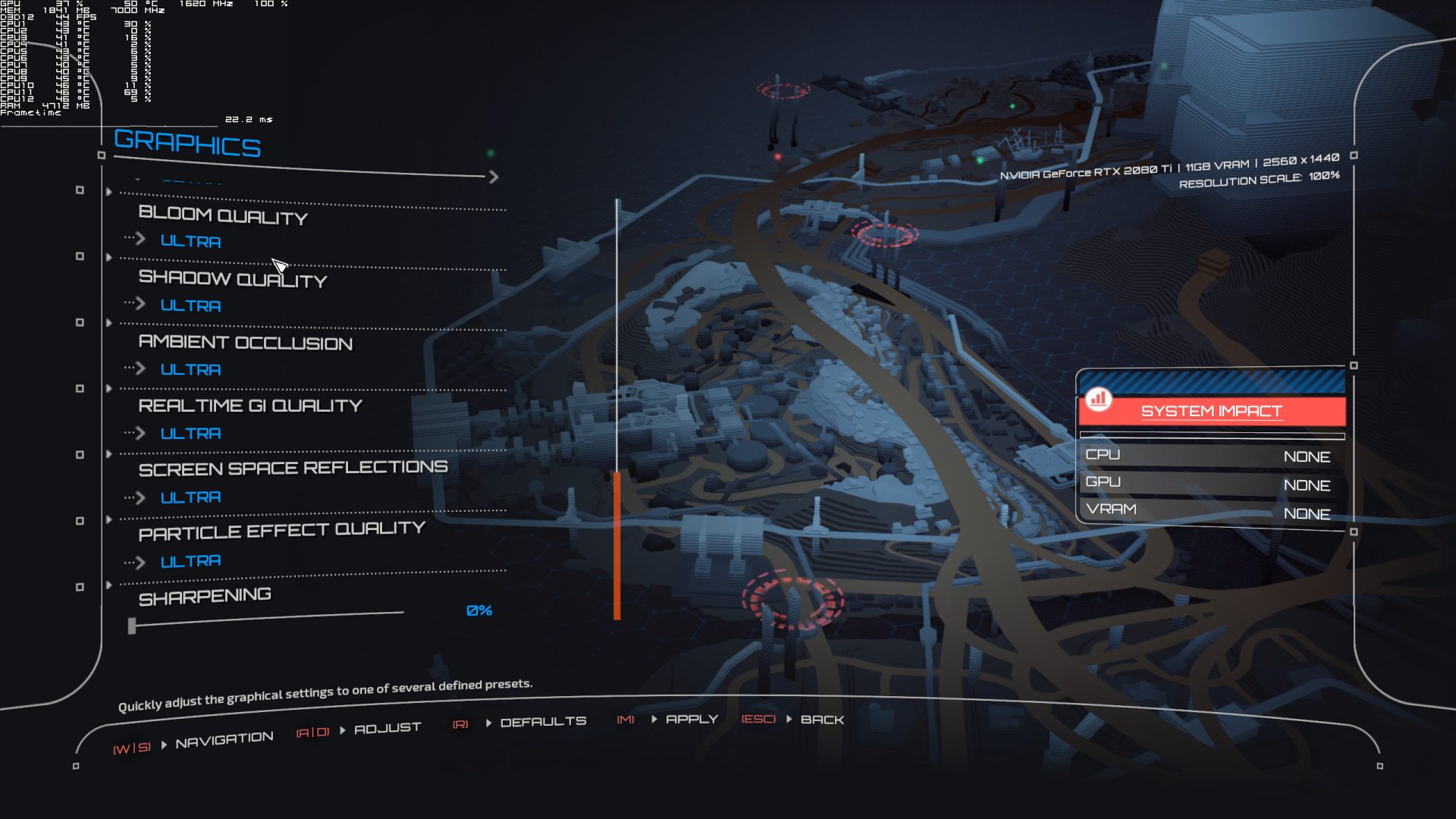Select the GRAPHICS tab heading
1456x819 pixels.
click(187, 145)
